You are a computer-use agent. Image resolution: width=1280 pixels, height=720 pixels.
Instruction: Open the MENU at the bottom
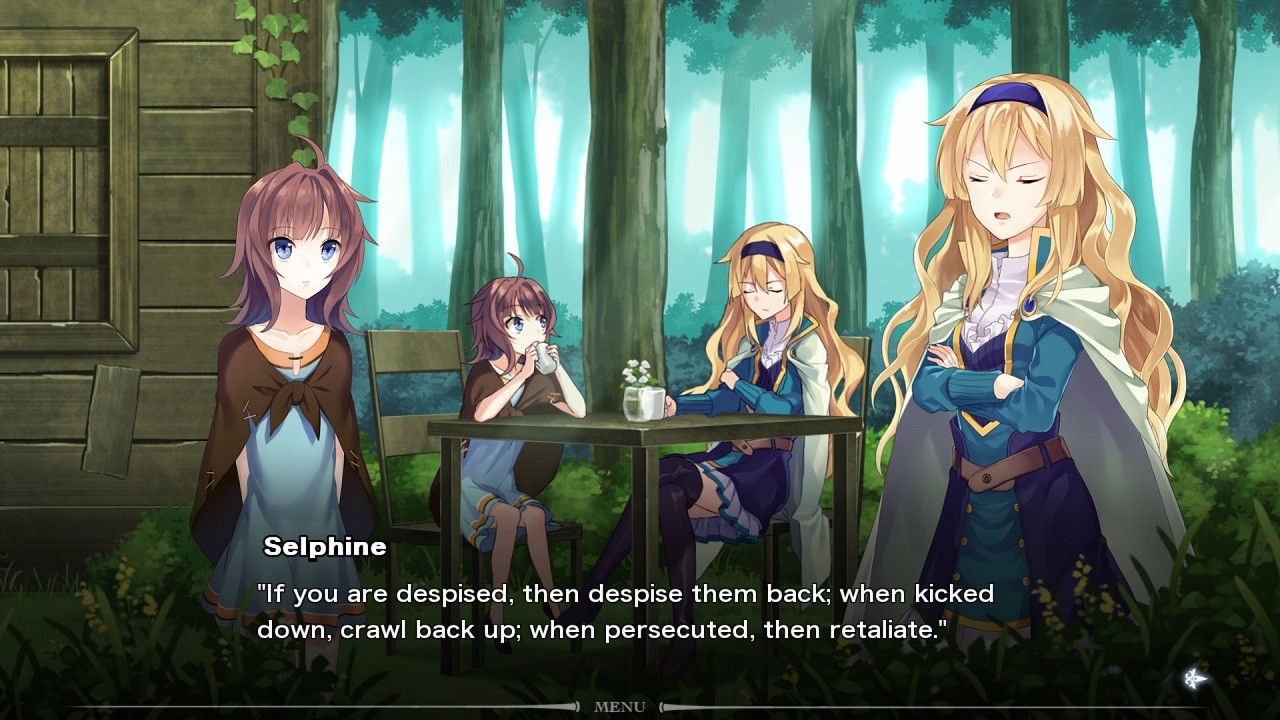point(620,705)
